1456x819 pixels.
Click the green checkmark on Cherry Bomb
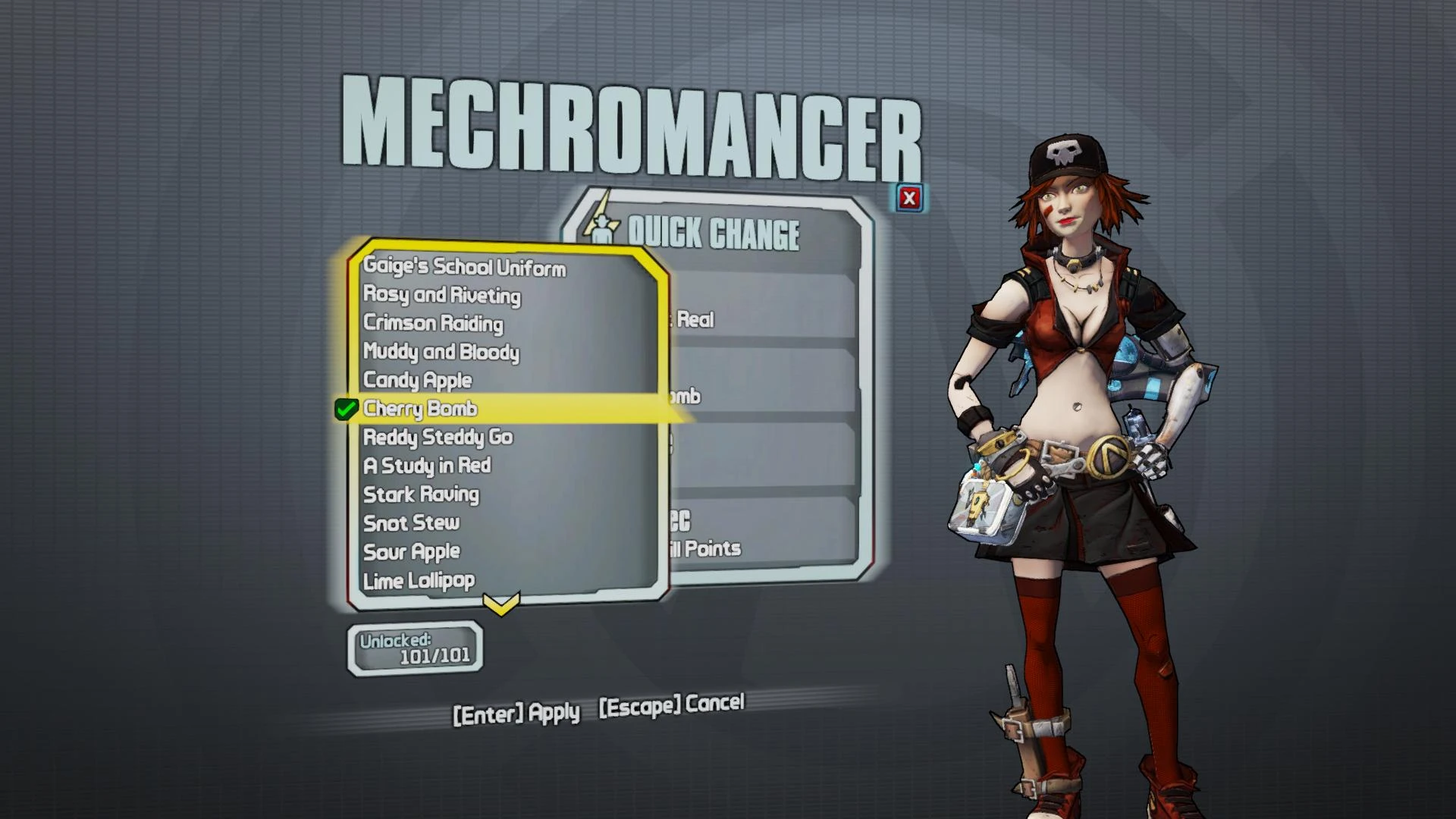point(347,409)
